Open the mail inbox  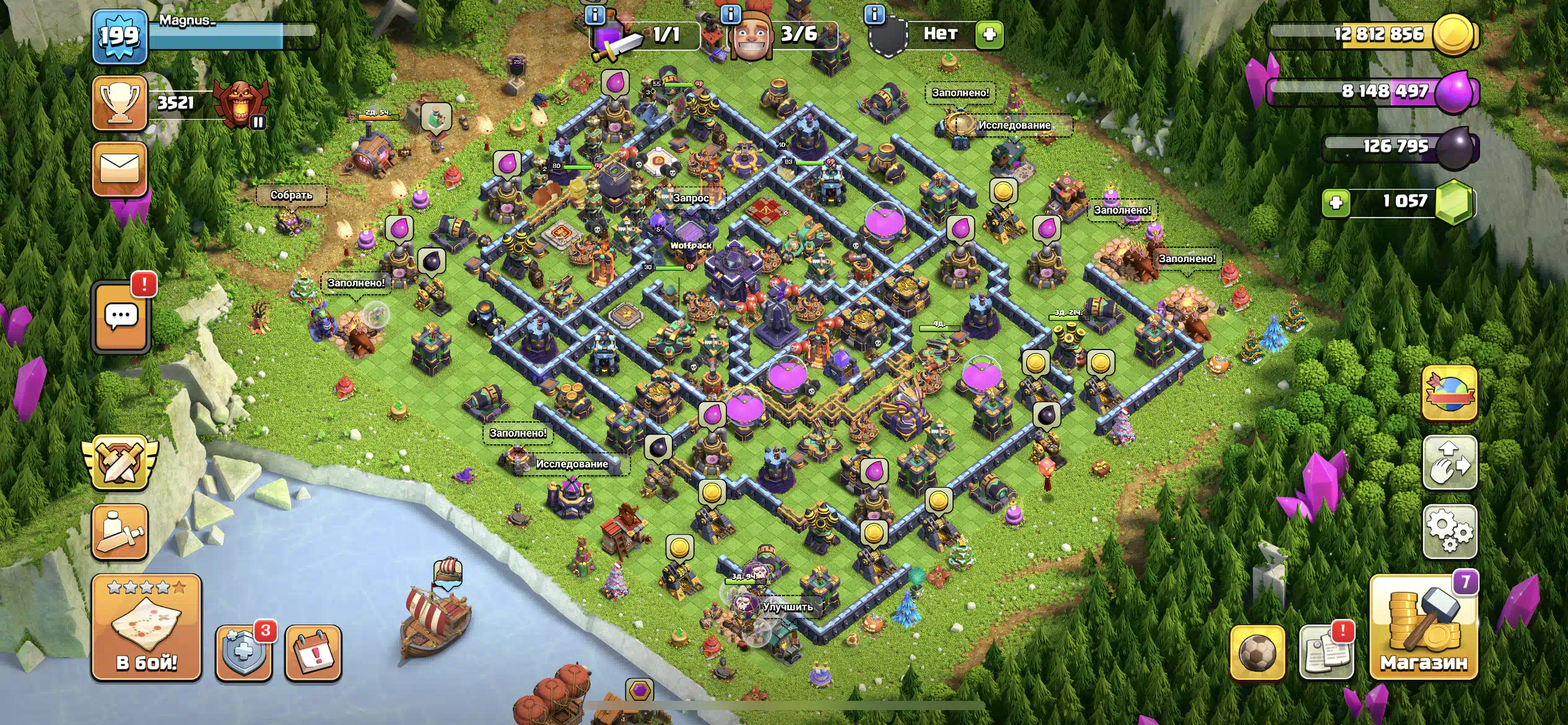pos(120,169)
